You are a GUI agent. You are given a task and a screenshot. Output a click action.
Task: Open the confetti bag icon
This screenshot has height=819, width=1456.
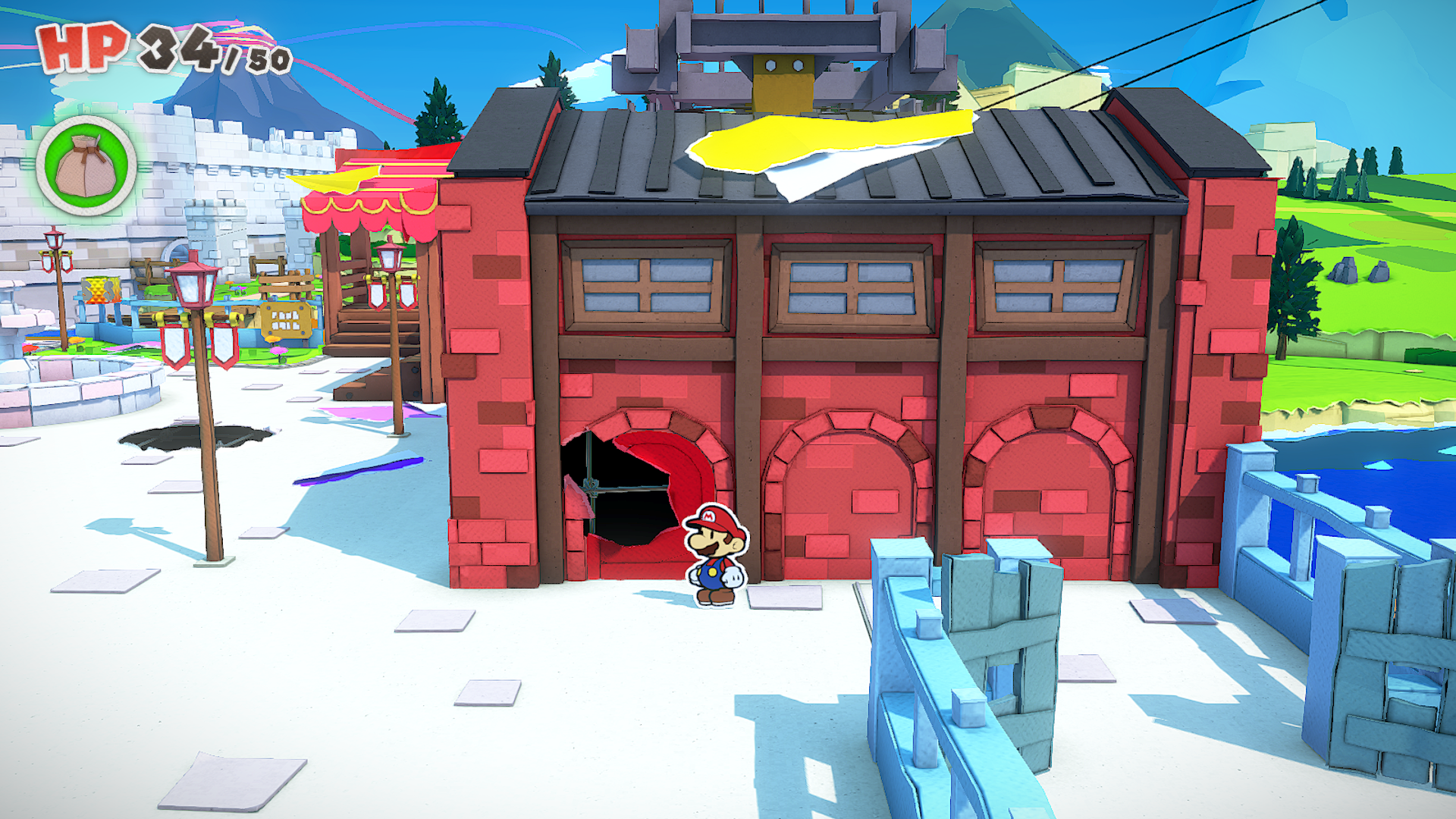click(x=86, y=165)
